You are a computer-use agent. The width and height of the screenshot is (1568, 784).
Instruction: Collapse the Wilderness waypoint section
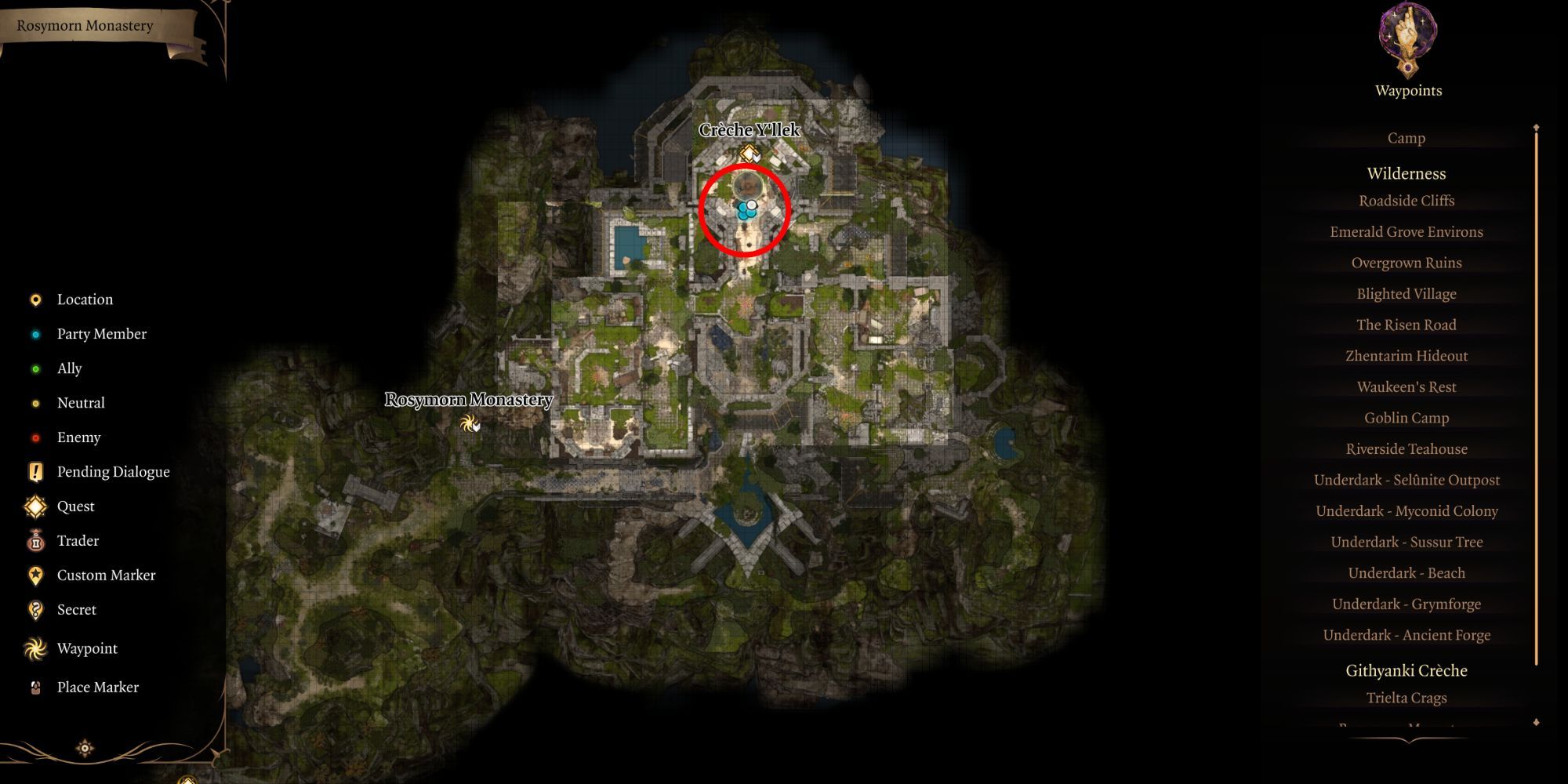1406,173
